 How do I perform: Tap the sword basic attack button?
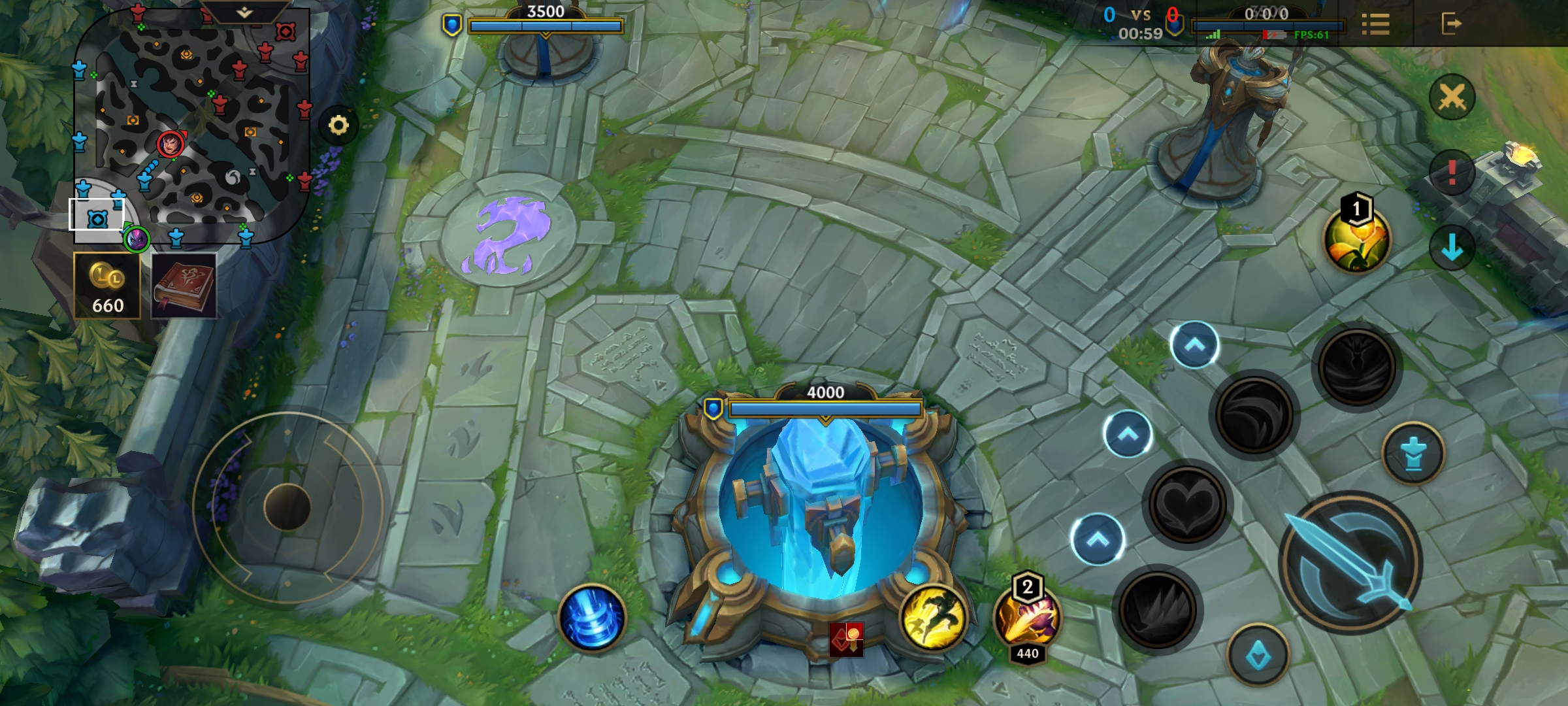[x=1350, y=563]
